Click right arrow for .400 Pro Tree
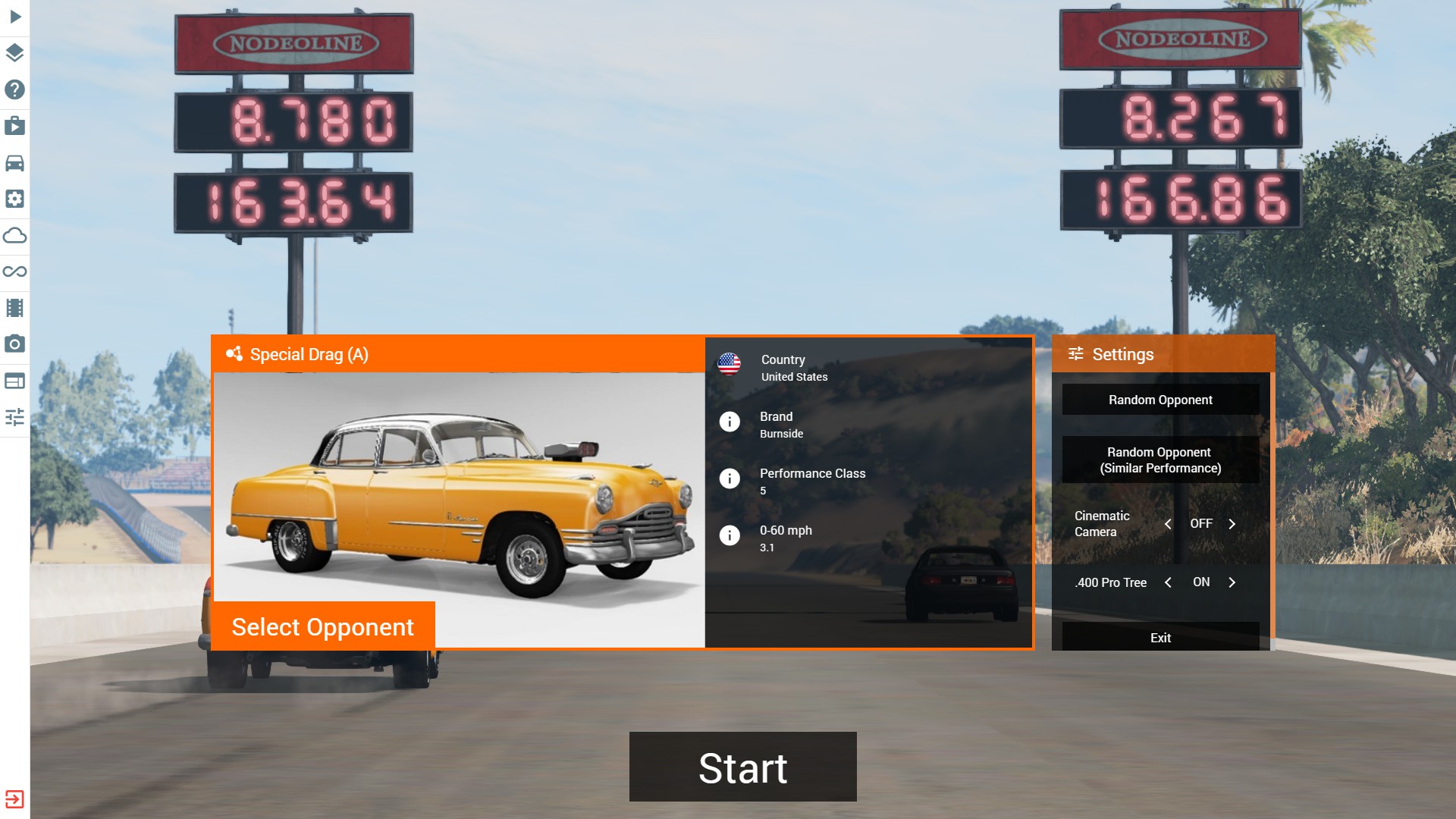 pos(1232,582)
